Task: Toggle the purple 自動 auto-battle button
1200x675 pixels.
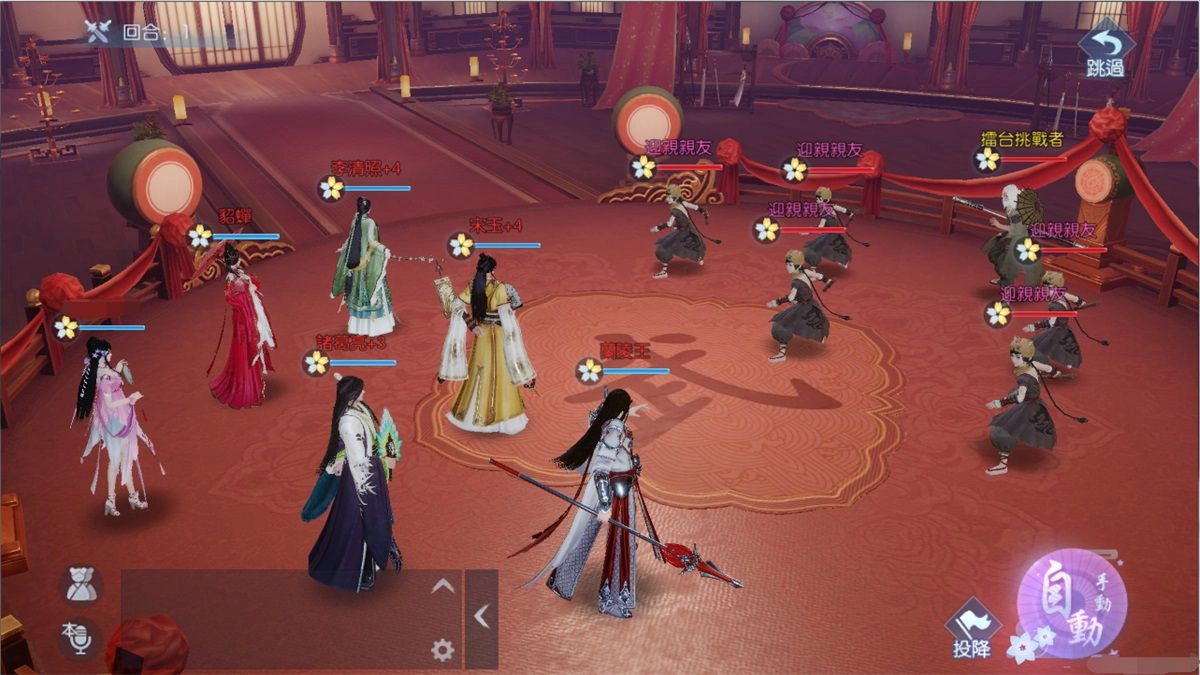Action: (x=1072, y=603)
